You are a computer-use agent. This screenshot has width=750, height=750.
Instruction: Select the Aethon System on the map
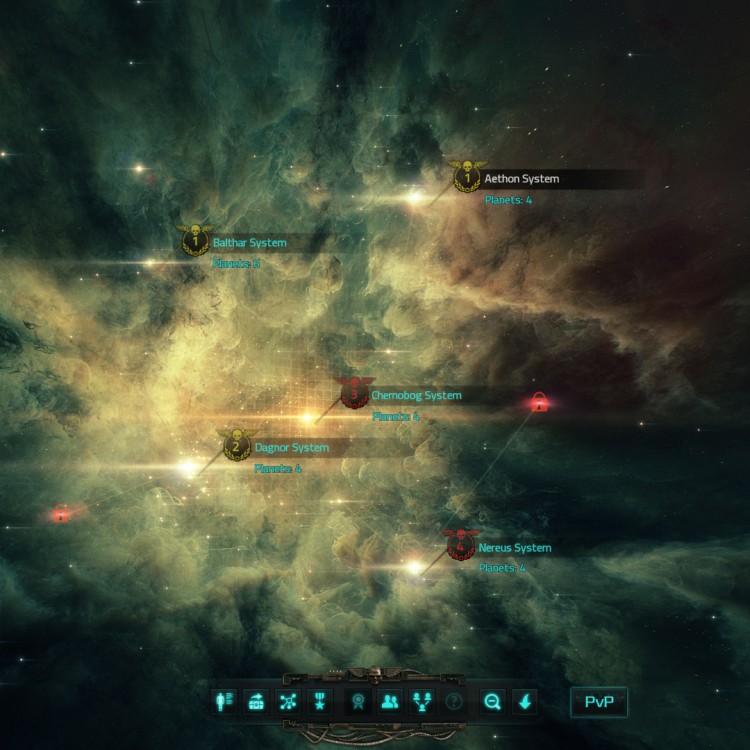point(464,179)
